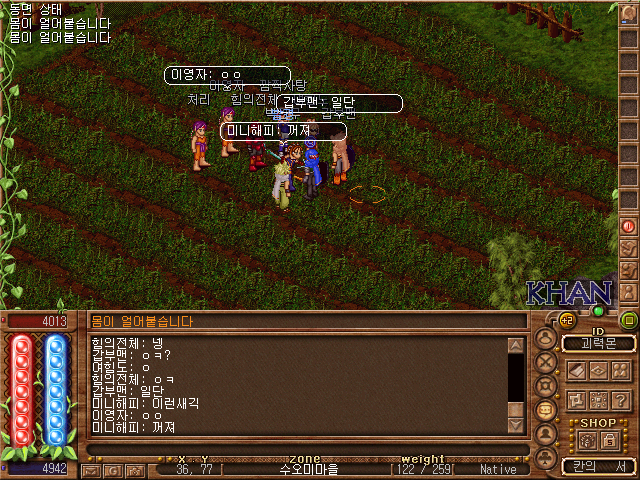Toggle the Native language mode label
This screenshot has height=480, width=640.
tap(498, 469)
